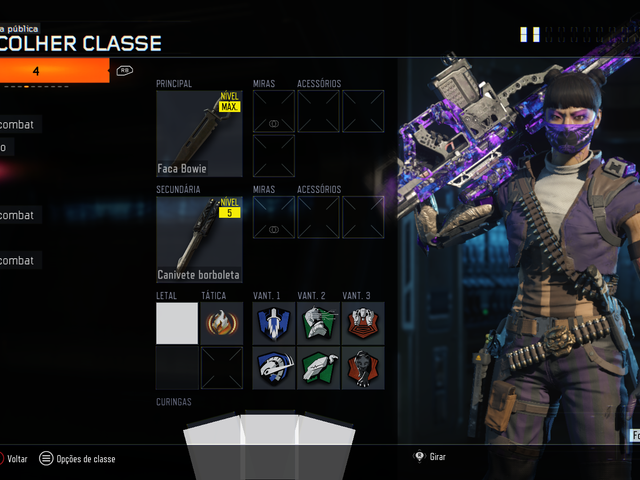Image resolution: width=640 pixels, height=480 pixels.
Task: Select the blue sword shield perk
Action: click(x=274, y=323)
